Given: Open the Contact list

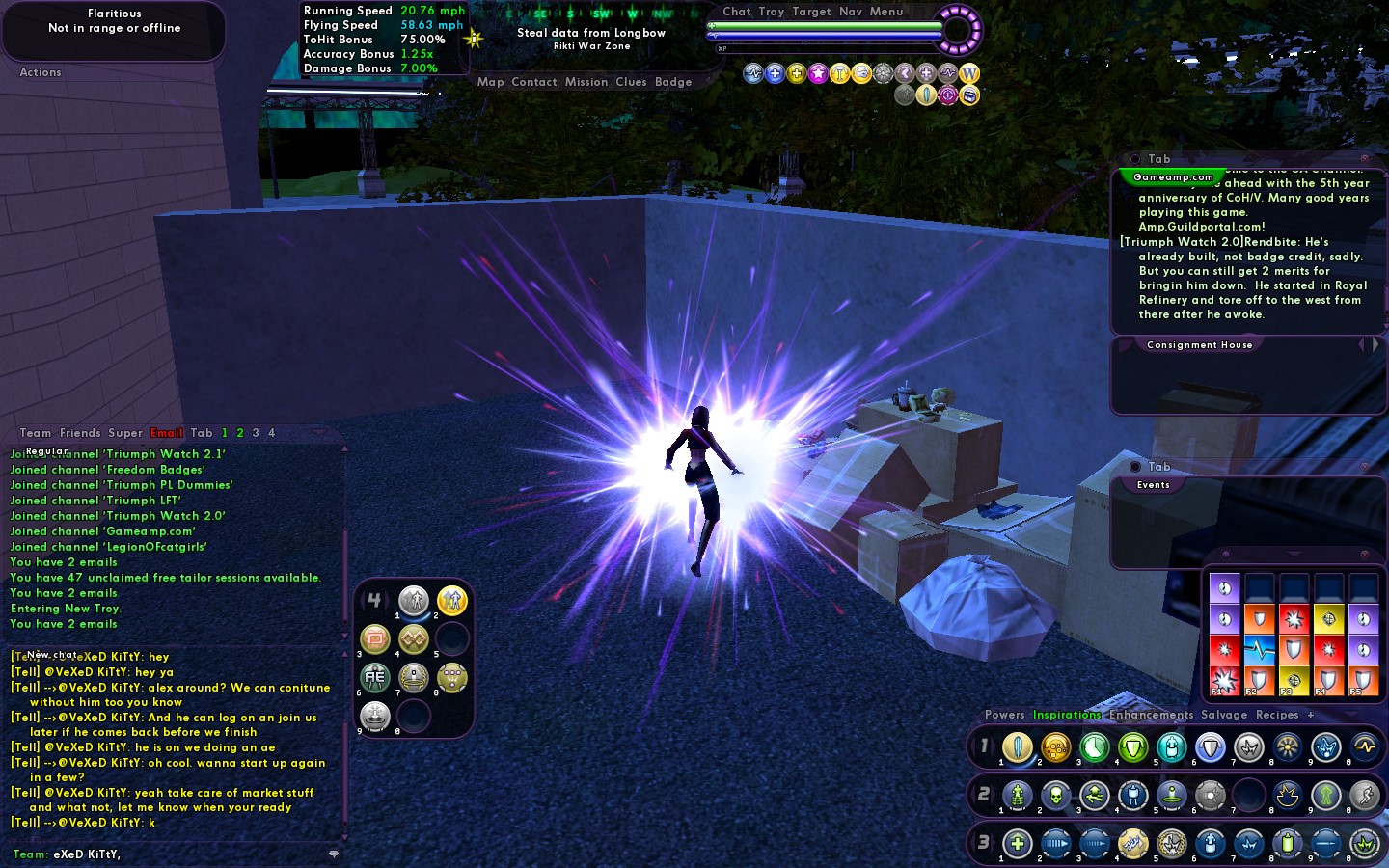Looking at the screenshot, I should pyautogui.click(x=534, y=82).
